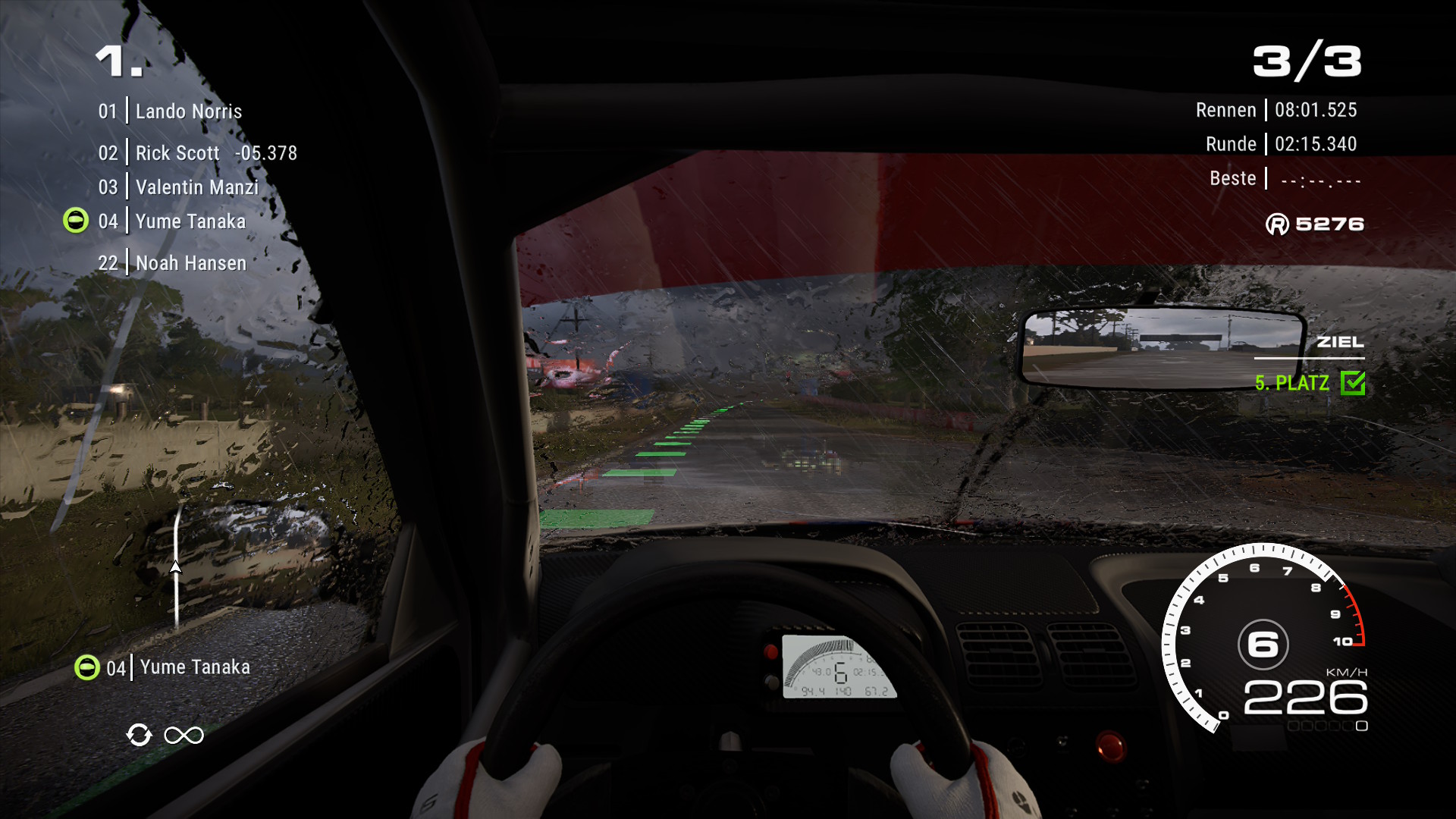Click the 5. PLATZ objective checkbox
The width and height of the screenshot is (1456, 819).
pyautogui.click(x=1352, y=383)
